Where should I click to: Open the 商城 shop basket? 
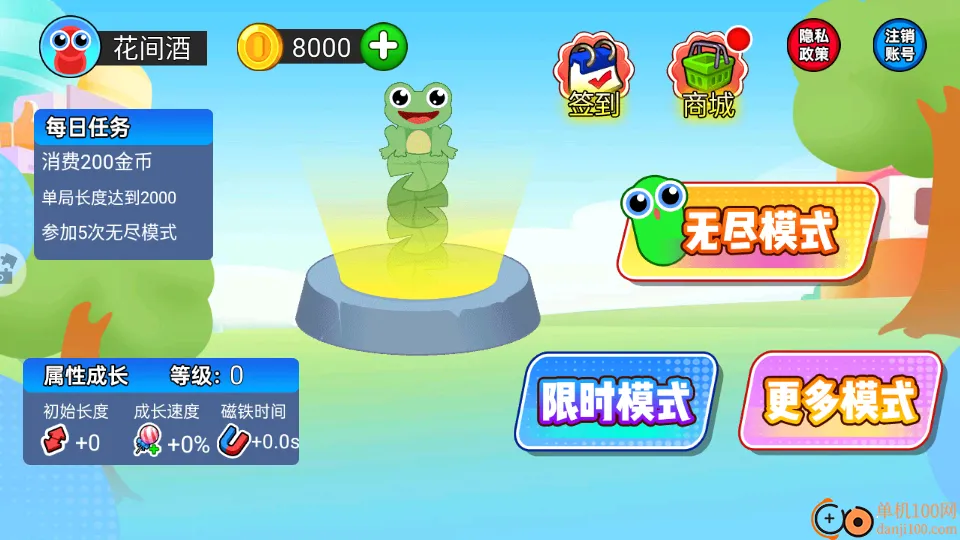708,75
